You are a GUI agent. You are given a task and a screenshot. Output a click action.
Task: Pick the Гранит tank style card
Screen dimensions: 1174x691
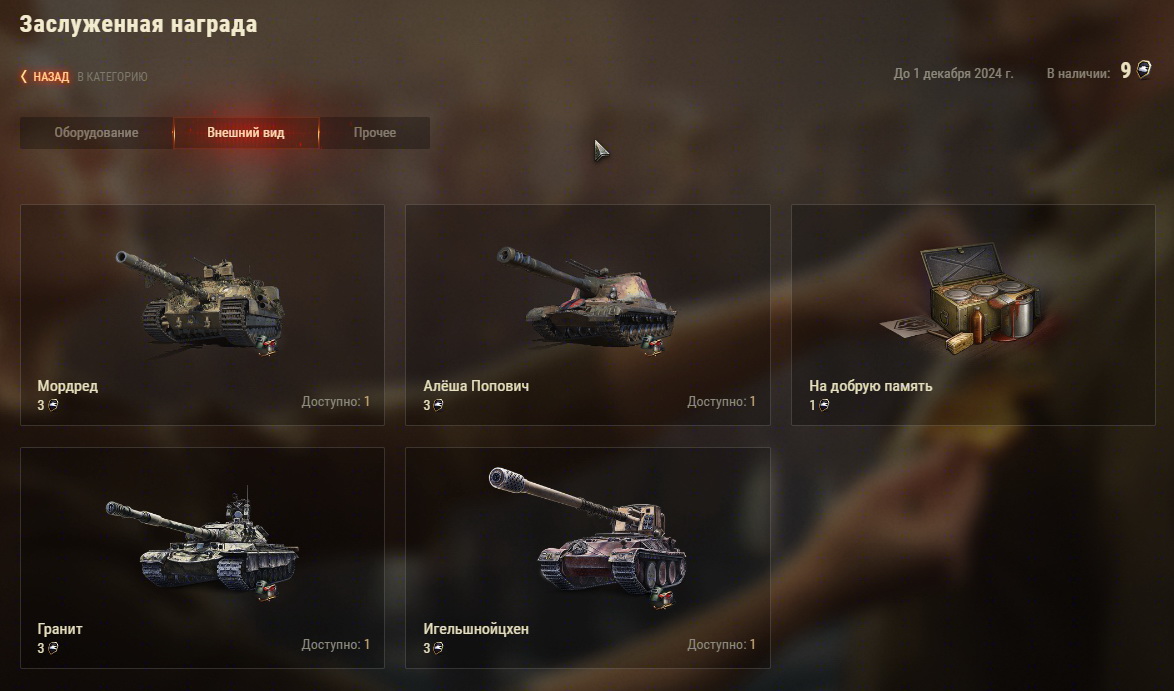[x=202, y=557]
